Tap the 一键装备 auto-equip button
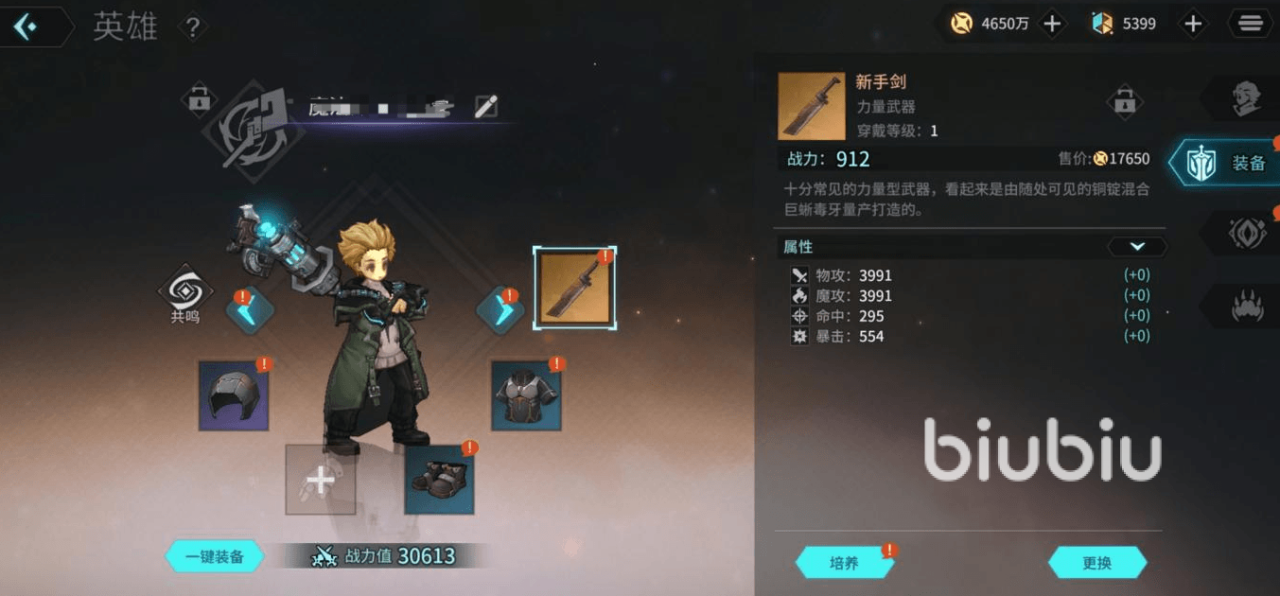1280x596 pixels. (x=215, y=557)
